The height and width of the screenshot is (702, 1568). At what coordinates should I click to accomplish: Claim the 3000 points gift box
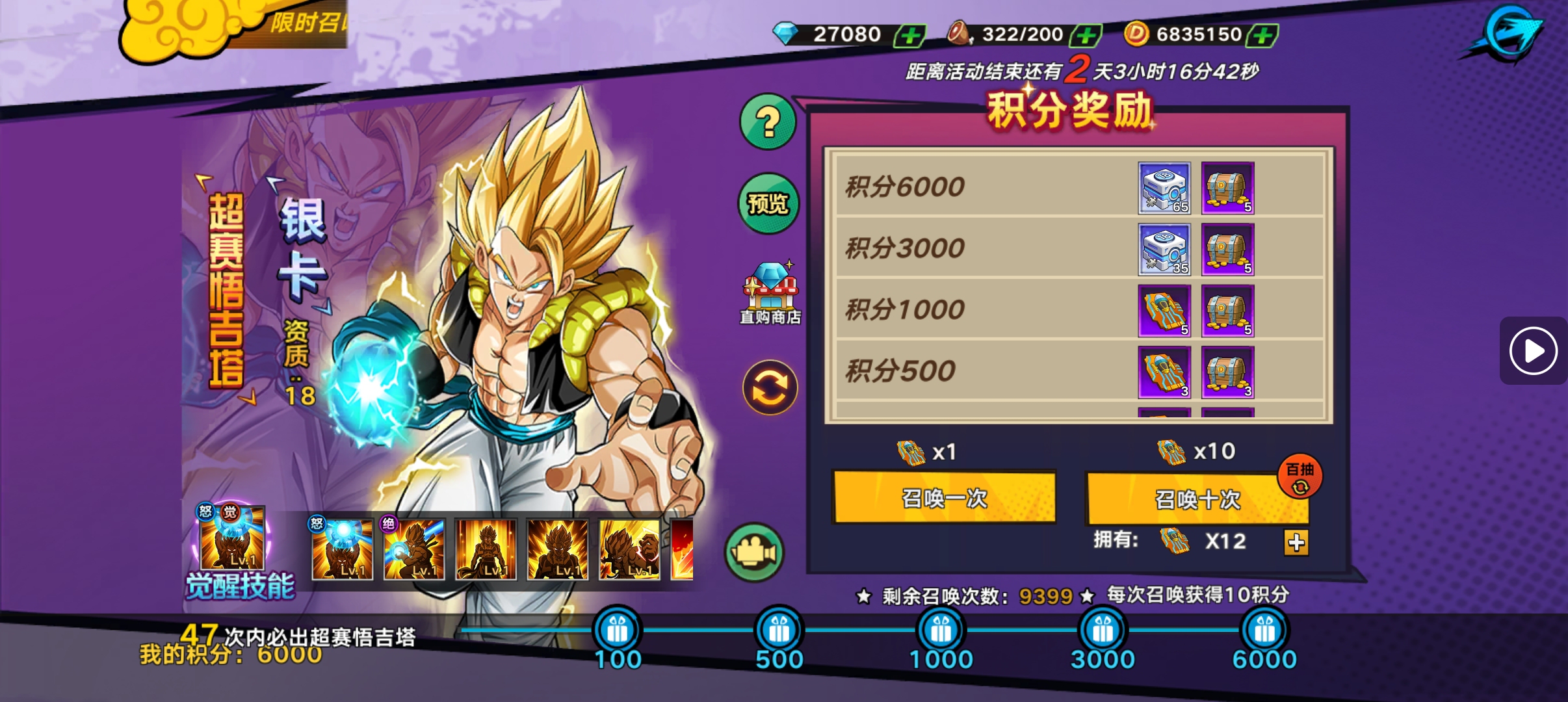pyautogui.click(x=1103, y=630)
